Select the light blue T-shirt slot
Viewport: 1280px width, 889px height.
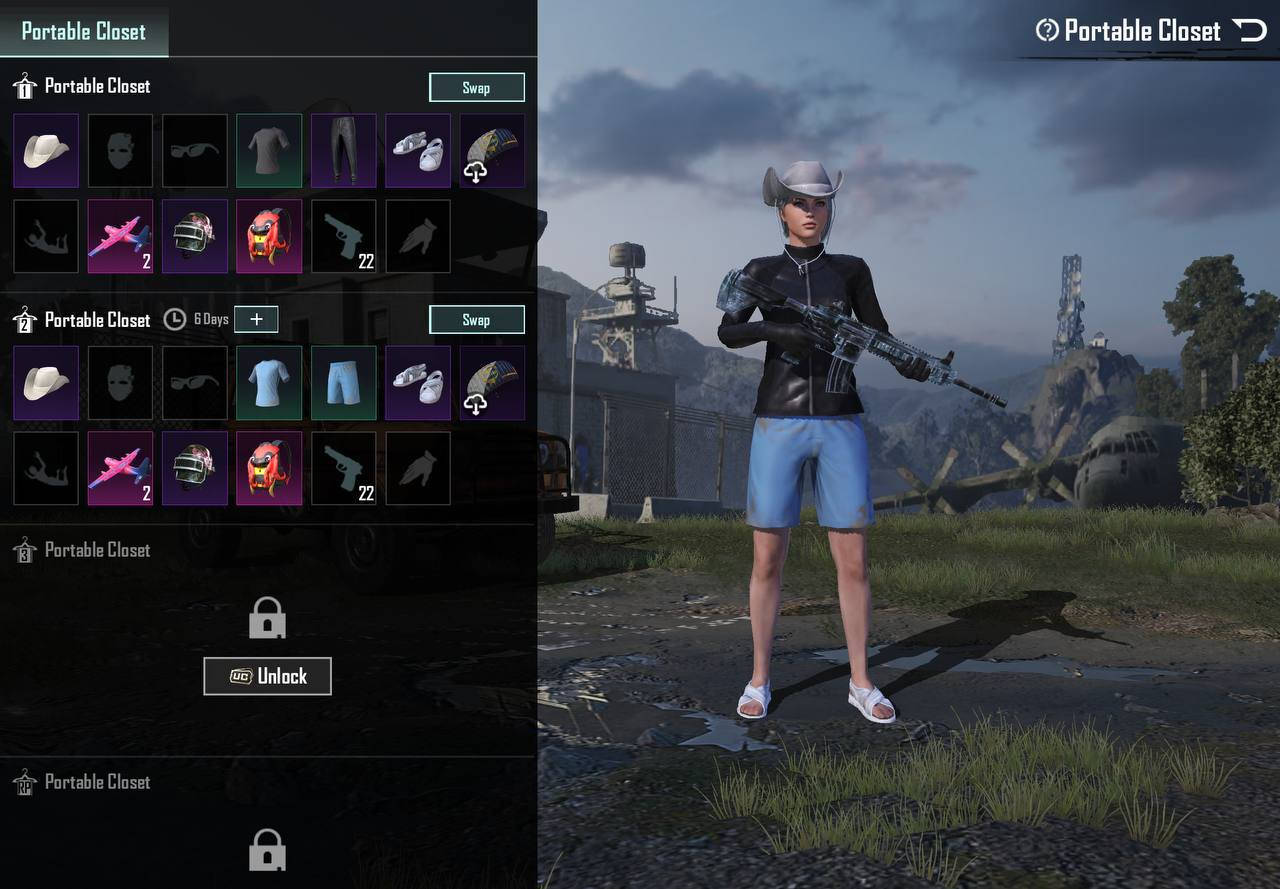pos(269,383)
